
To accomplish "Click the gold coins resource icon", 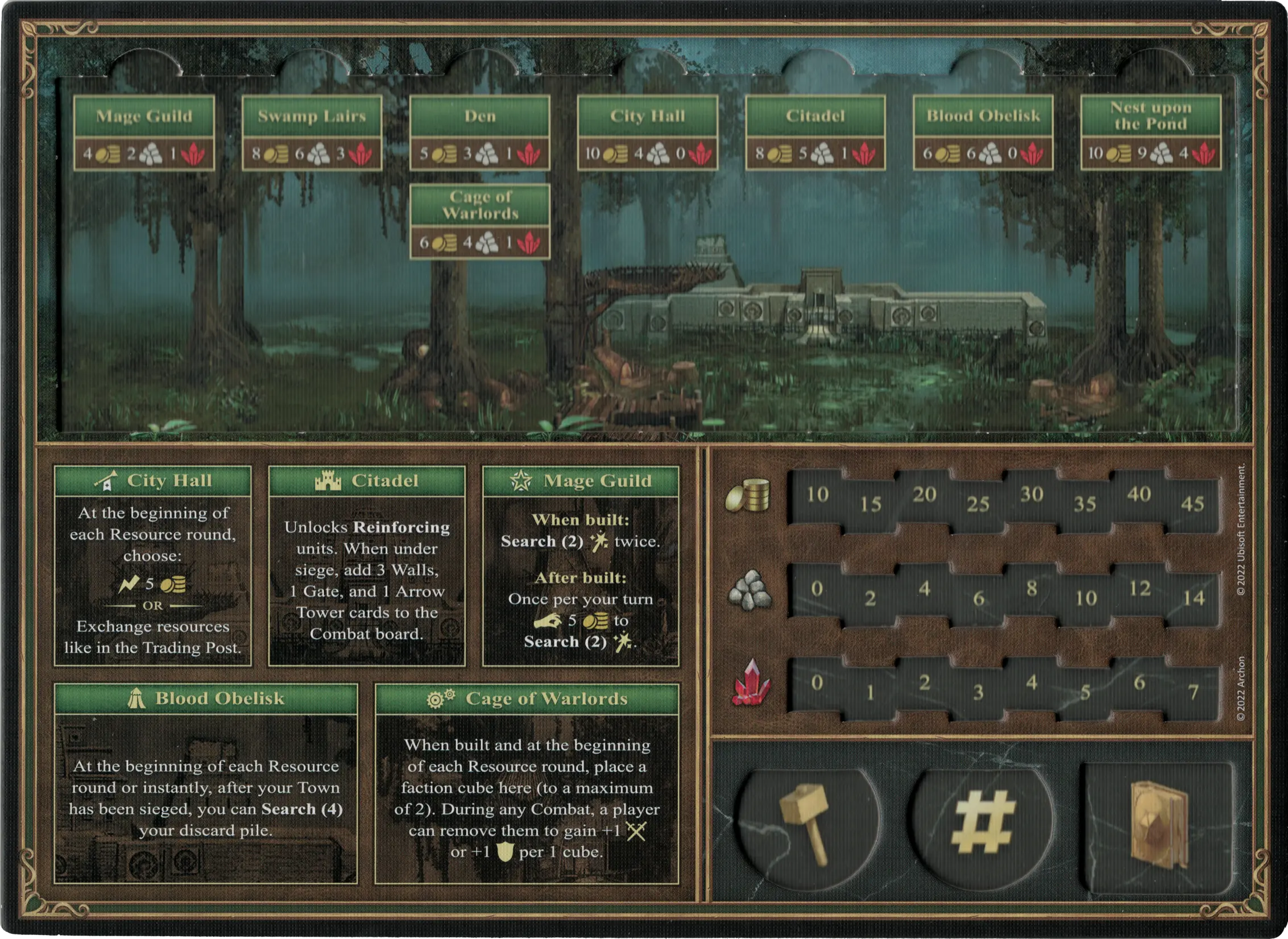I will tap(748, 495).
